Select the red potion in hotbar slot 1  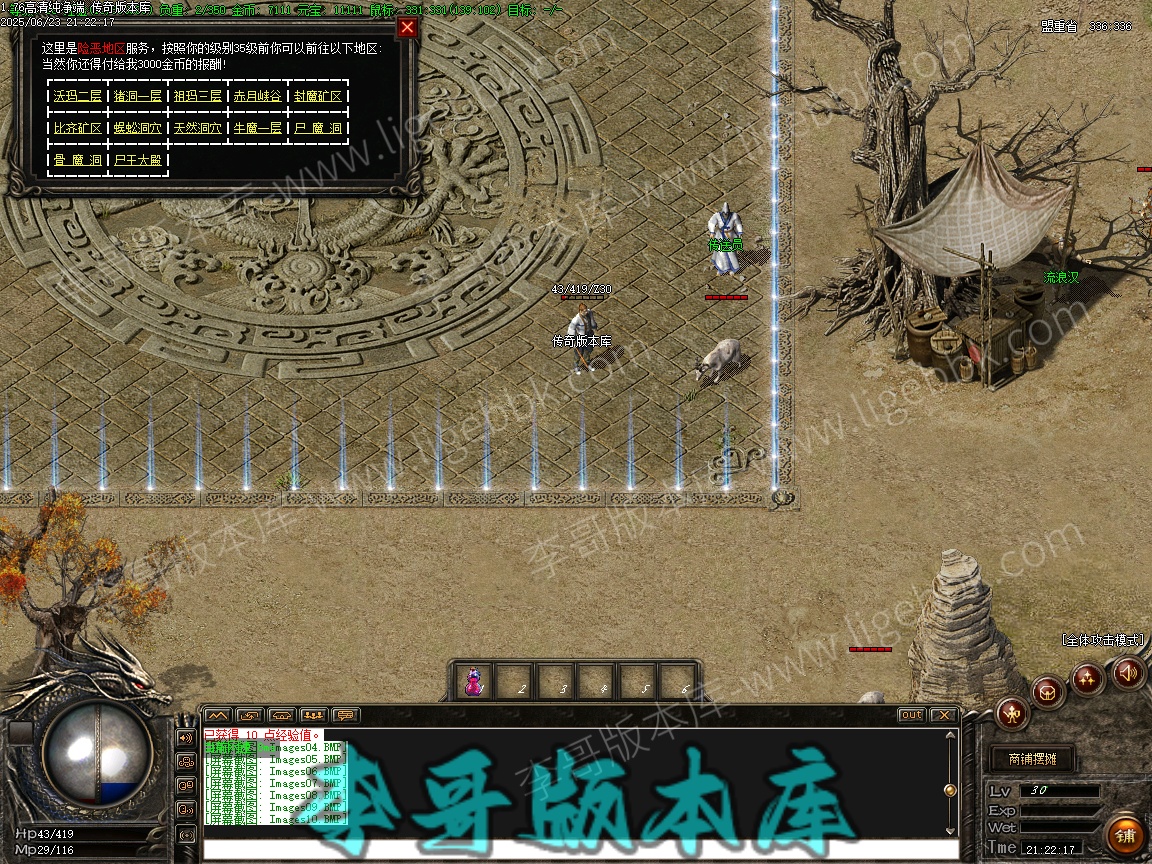click(474, 682)
